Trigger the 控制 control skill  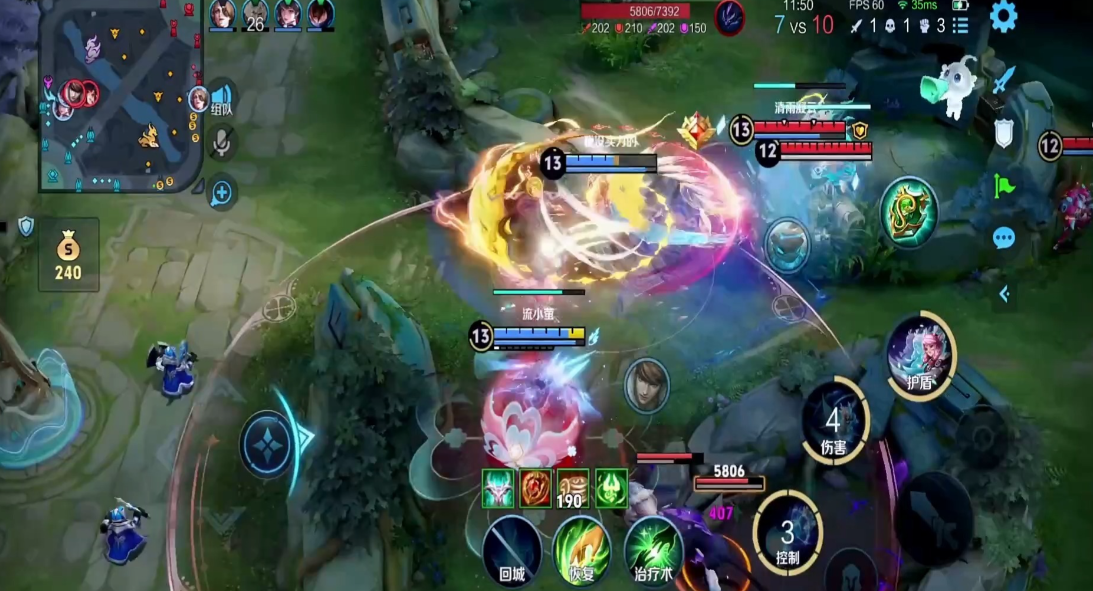click(788, 533)
